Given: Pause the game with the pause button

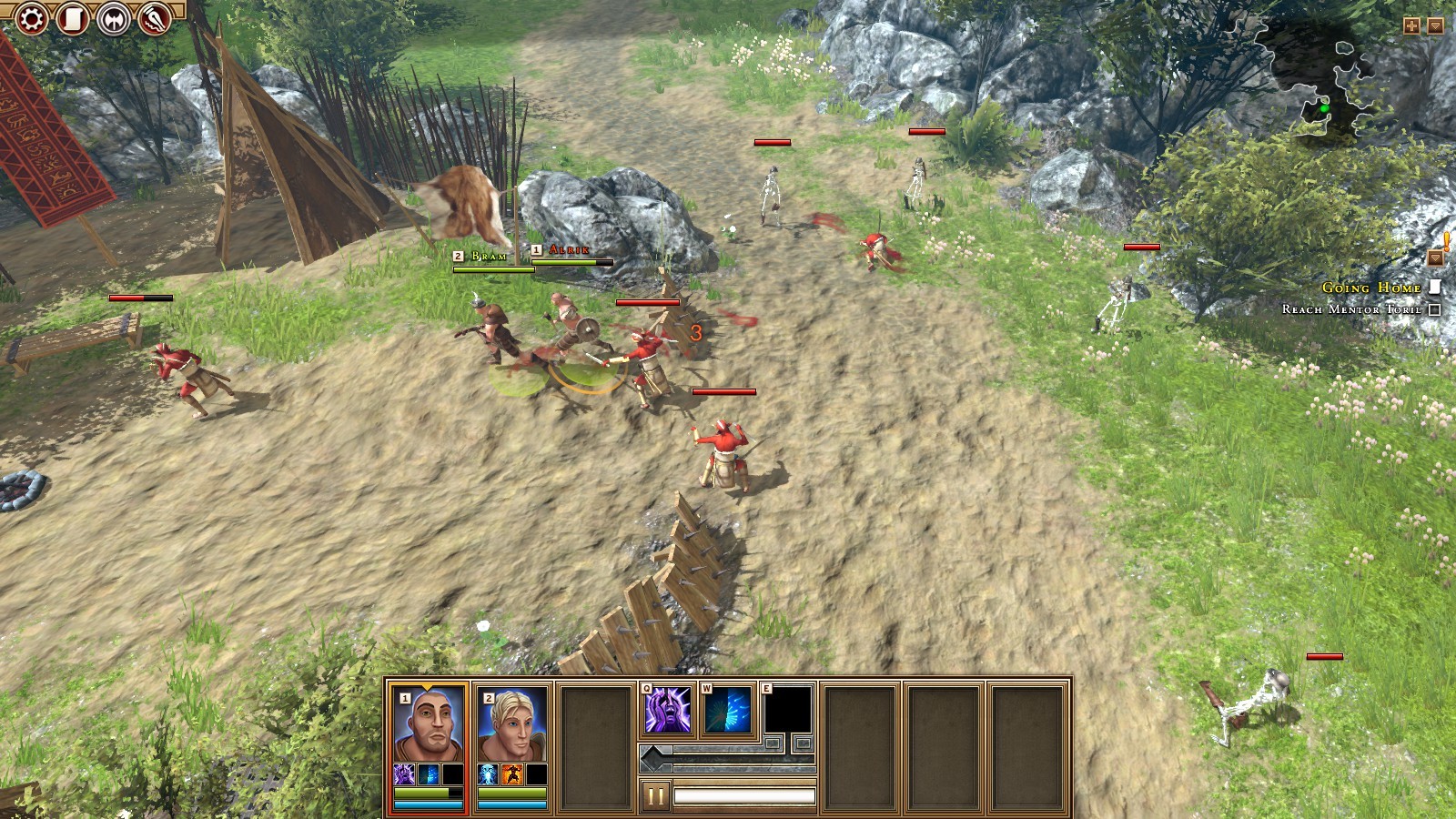Looking at the screenshot, I should (x=654, y=796).
